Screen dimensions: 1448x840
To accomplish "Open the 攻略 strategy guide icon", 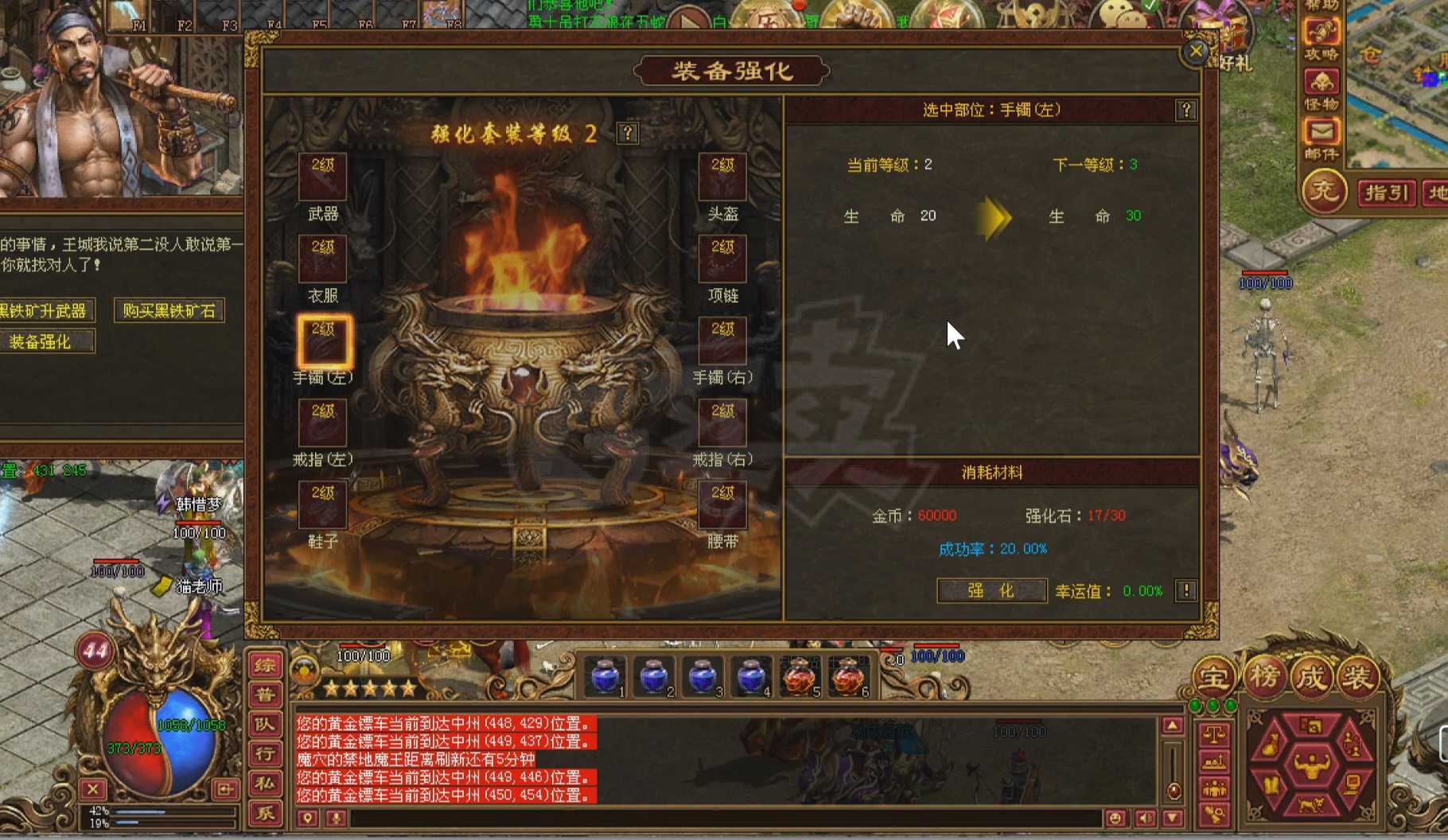I will (1321, 32).
